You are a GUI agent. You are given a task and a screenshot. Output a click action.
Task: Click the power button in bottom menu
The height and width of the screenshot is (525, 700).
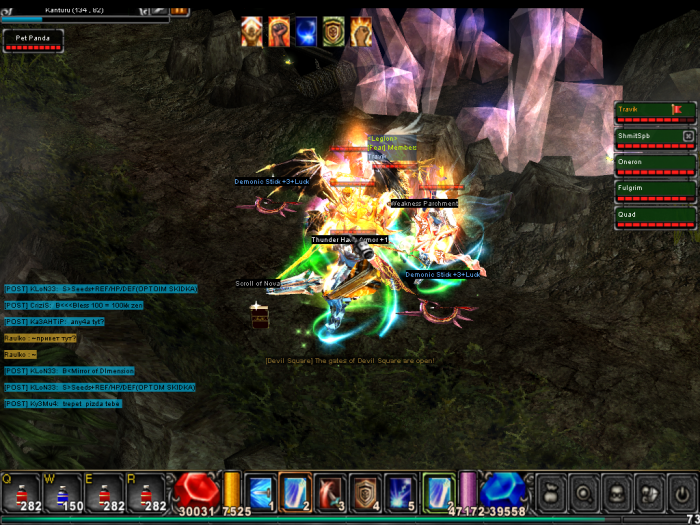coord(682,493)
